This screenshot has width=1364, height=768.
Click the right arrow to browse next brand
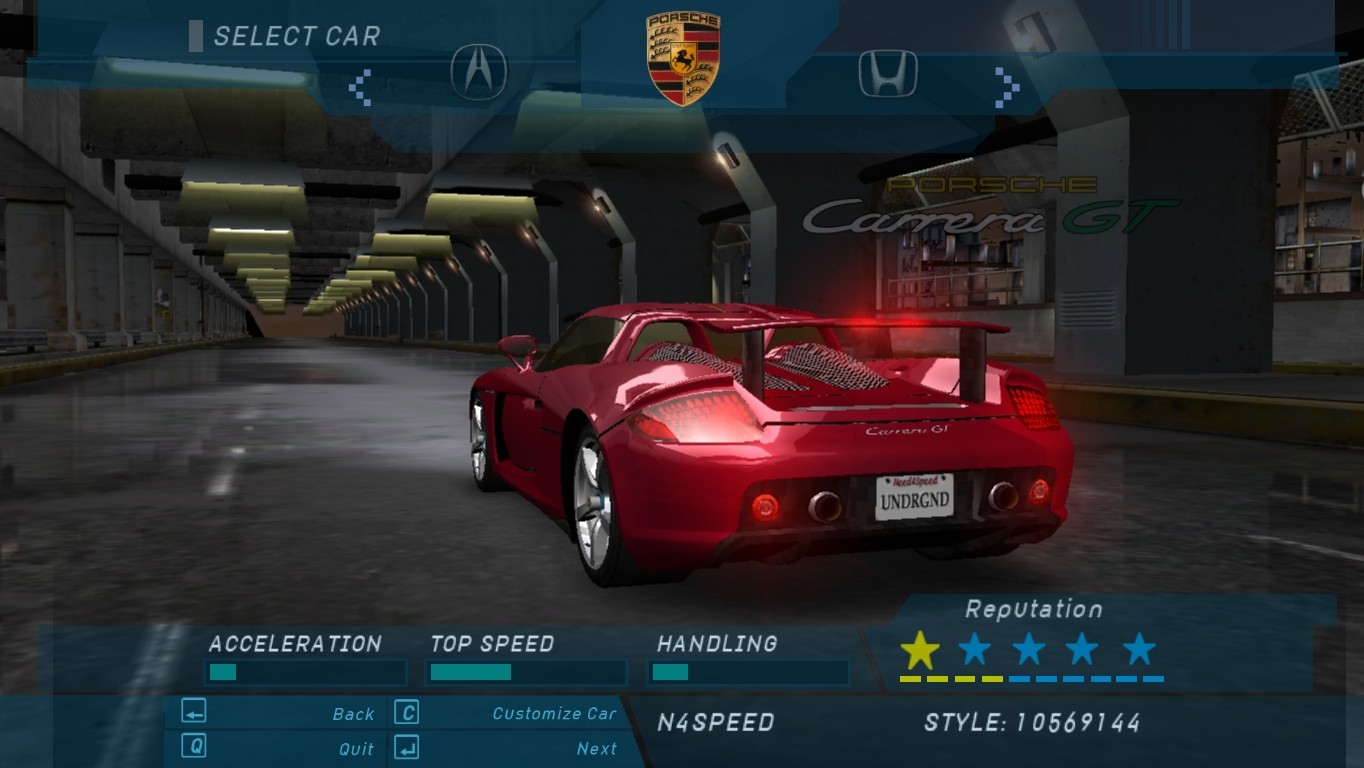(1006, 87)
